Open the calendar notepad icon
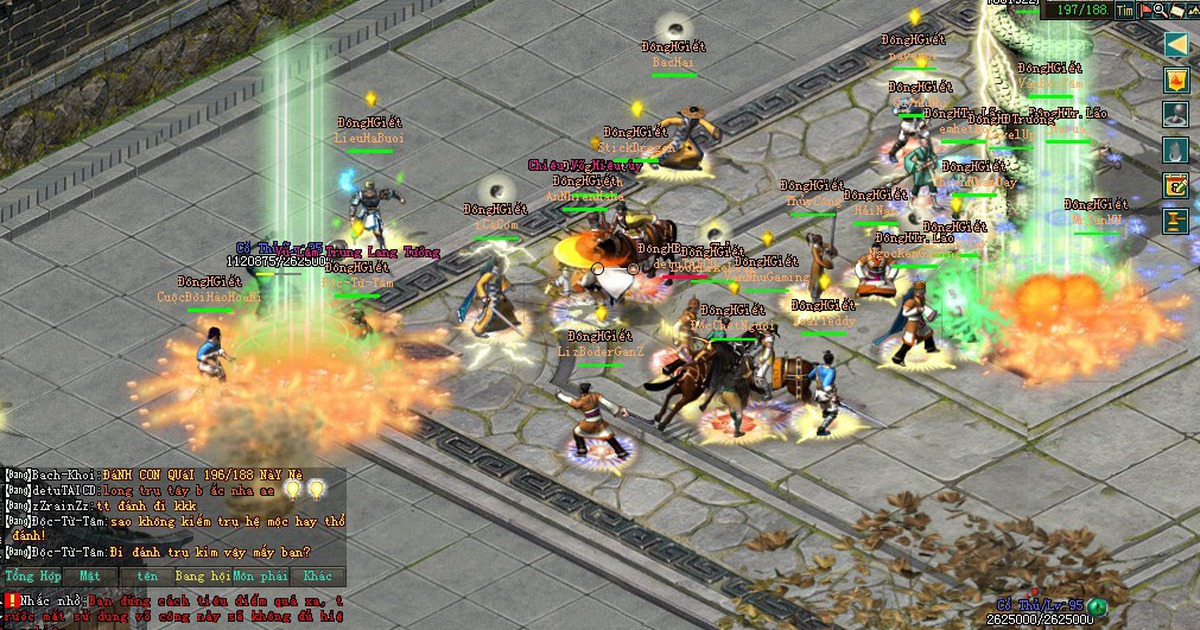 (1176, 185)
